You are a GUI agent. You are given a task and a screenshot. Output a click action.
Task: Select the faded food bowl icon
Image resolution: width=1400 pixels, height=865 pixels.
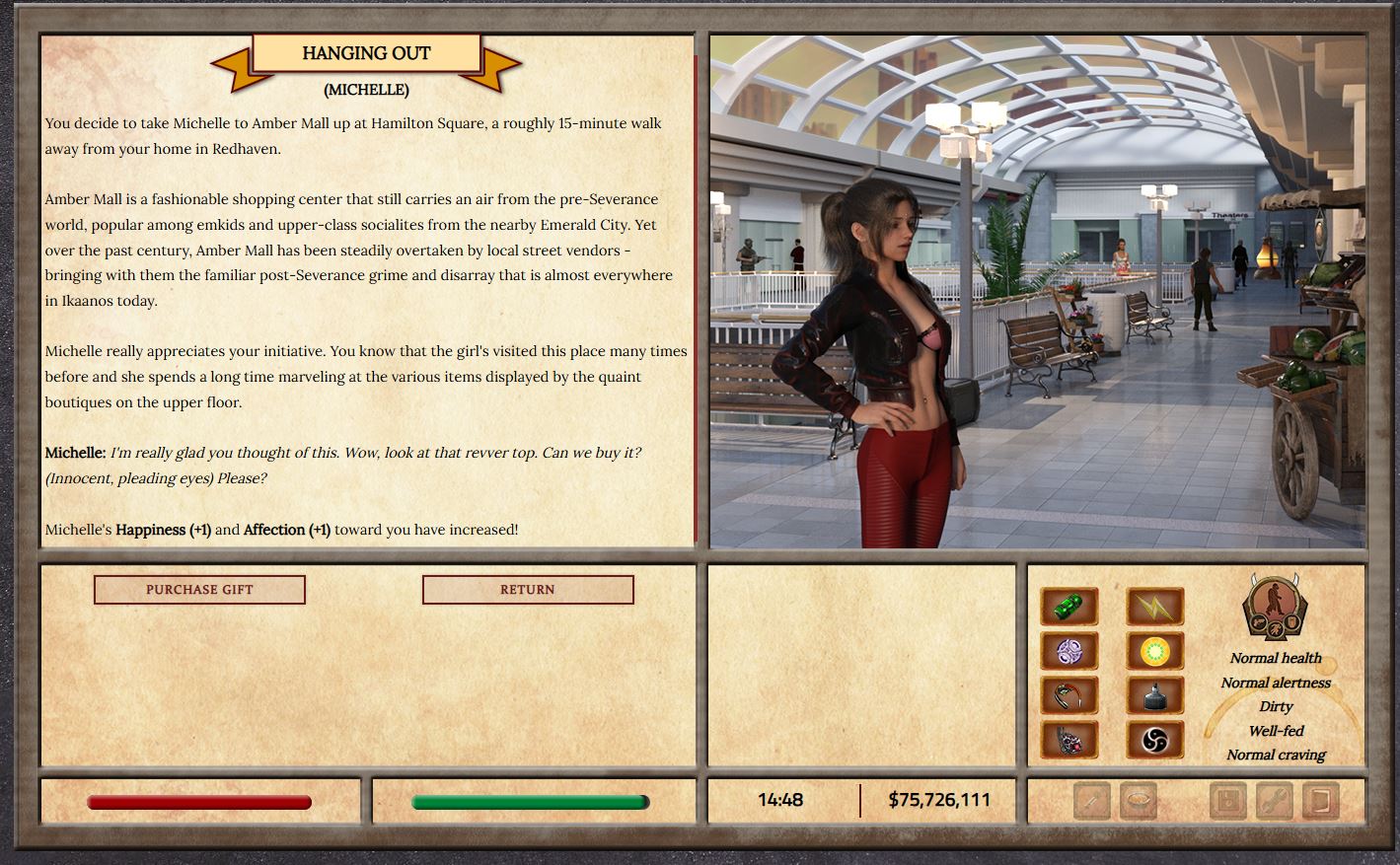1139,801
